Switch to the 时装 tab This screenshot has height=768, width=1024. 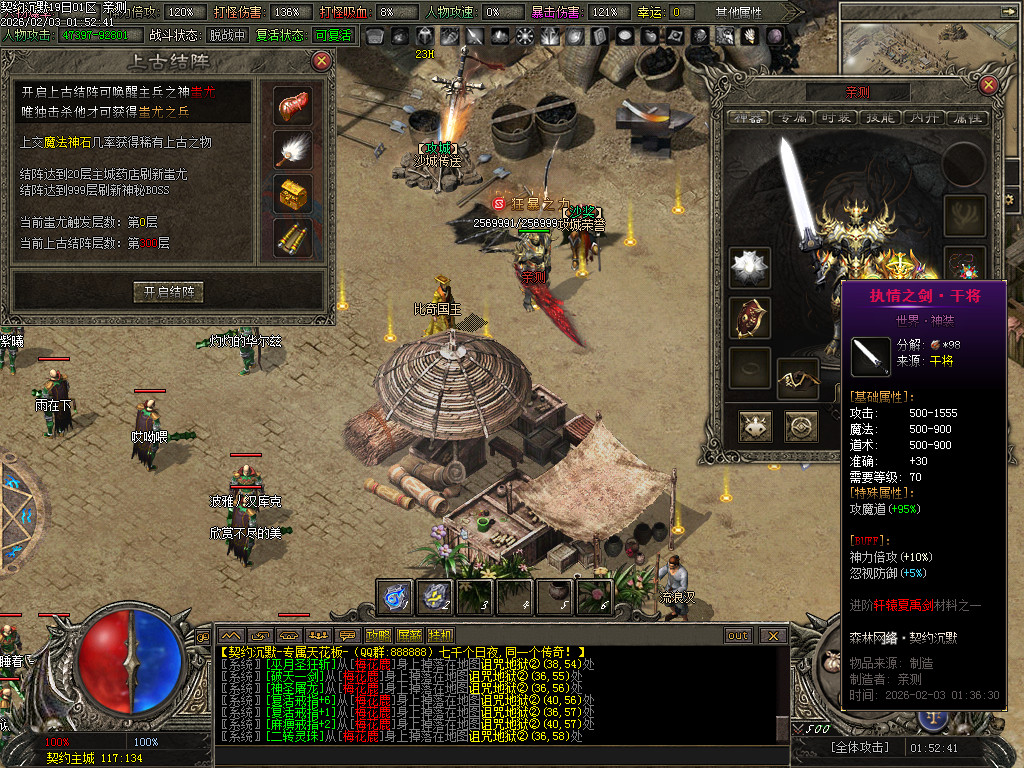[836, 118]
